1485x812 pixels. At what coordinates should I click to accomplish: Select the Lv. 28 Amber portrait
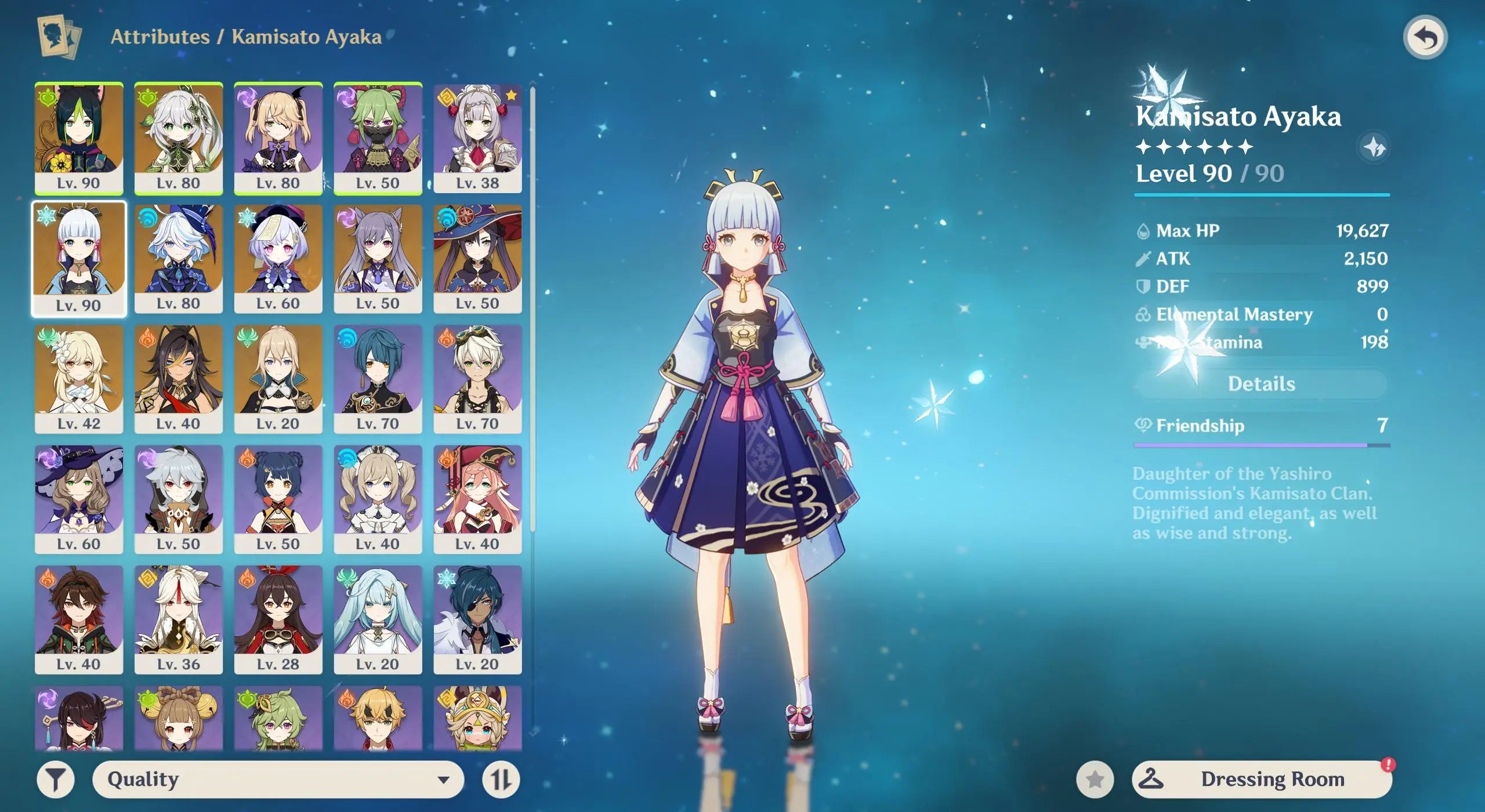(x=278, y=619)
